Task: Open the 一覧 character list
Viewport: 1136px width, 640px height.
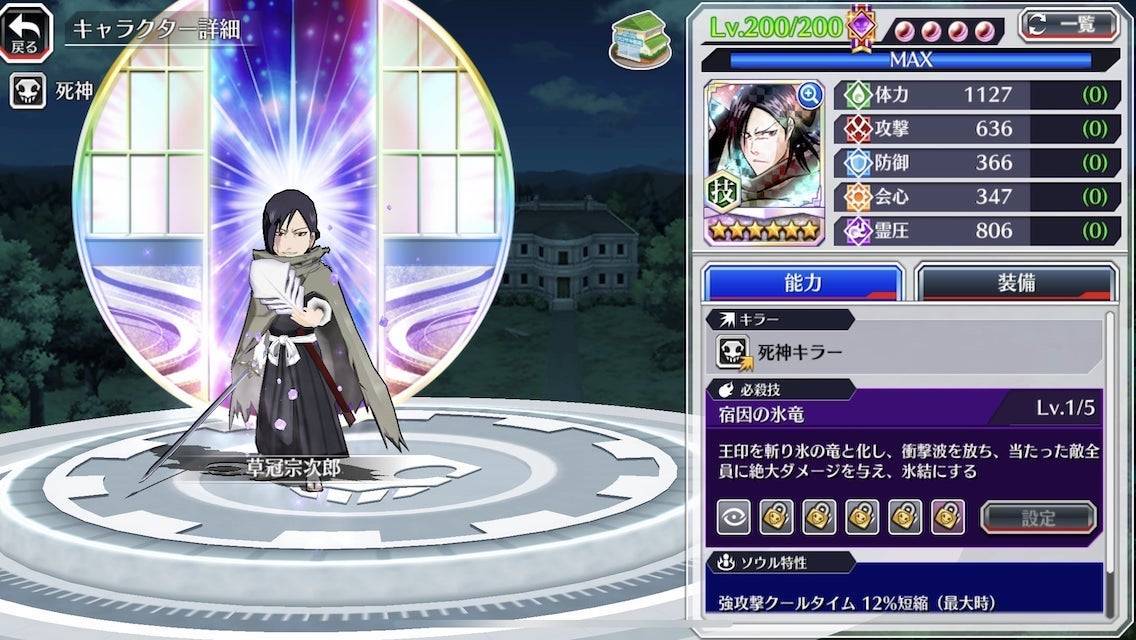Action: [x=1068, y=25]
